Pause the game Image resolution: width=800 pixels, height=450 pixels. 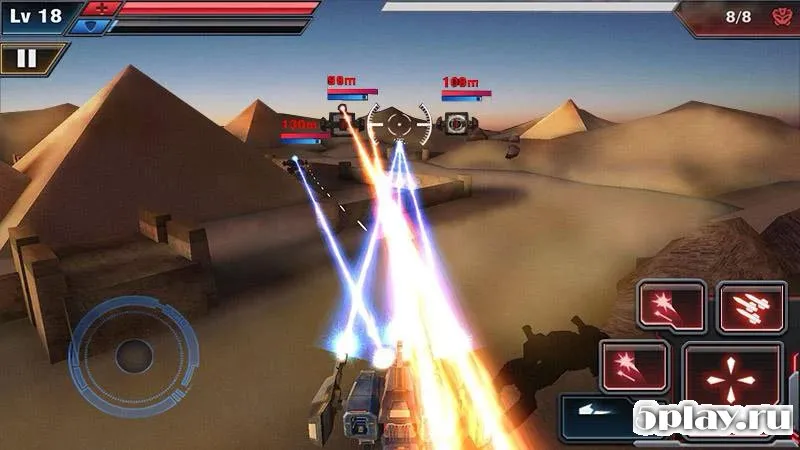click(27, 58)
